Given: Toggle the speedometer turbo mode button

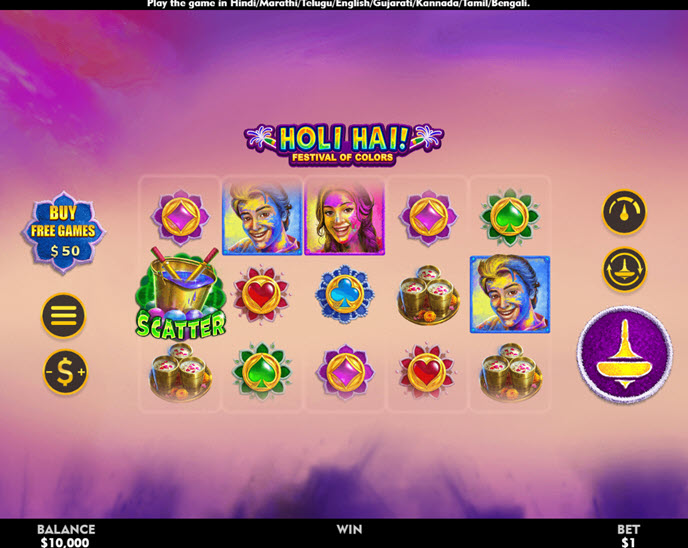Looking at the screenshot, I should click(624, 212).
